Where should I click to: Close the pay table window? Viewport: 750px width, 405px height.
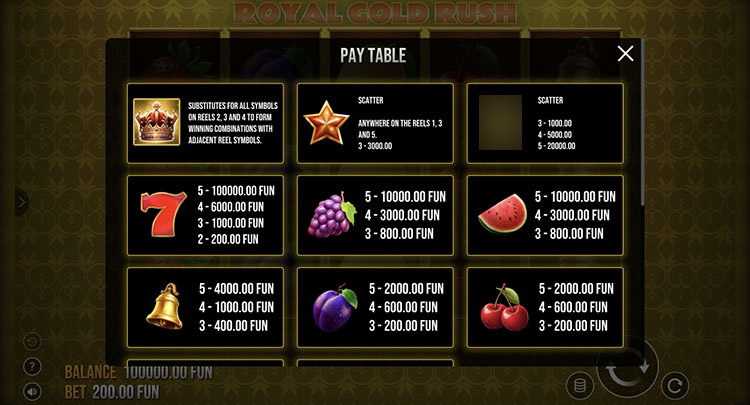pos(625,54)
